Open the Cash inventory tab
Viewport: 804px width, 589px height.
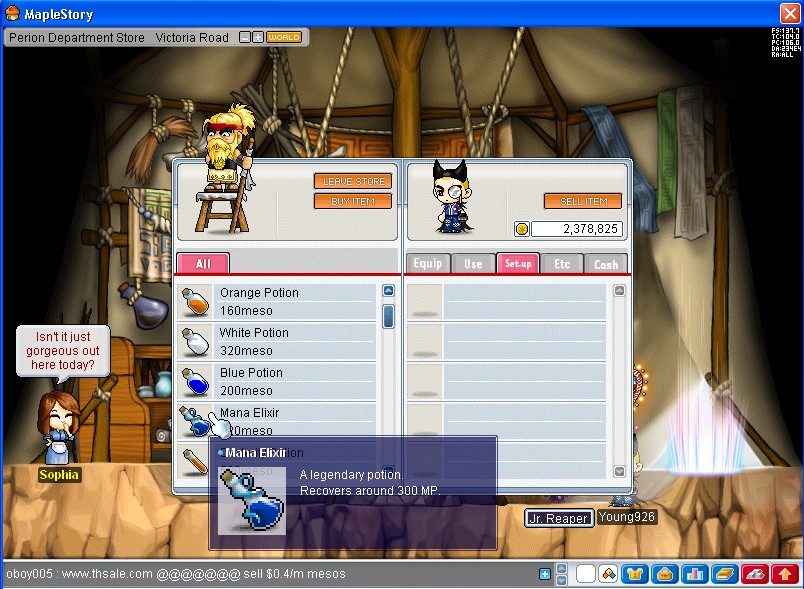click(x=606, y=264)
